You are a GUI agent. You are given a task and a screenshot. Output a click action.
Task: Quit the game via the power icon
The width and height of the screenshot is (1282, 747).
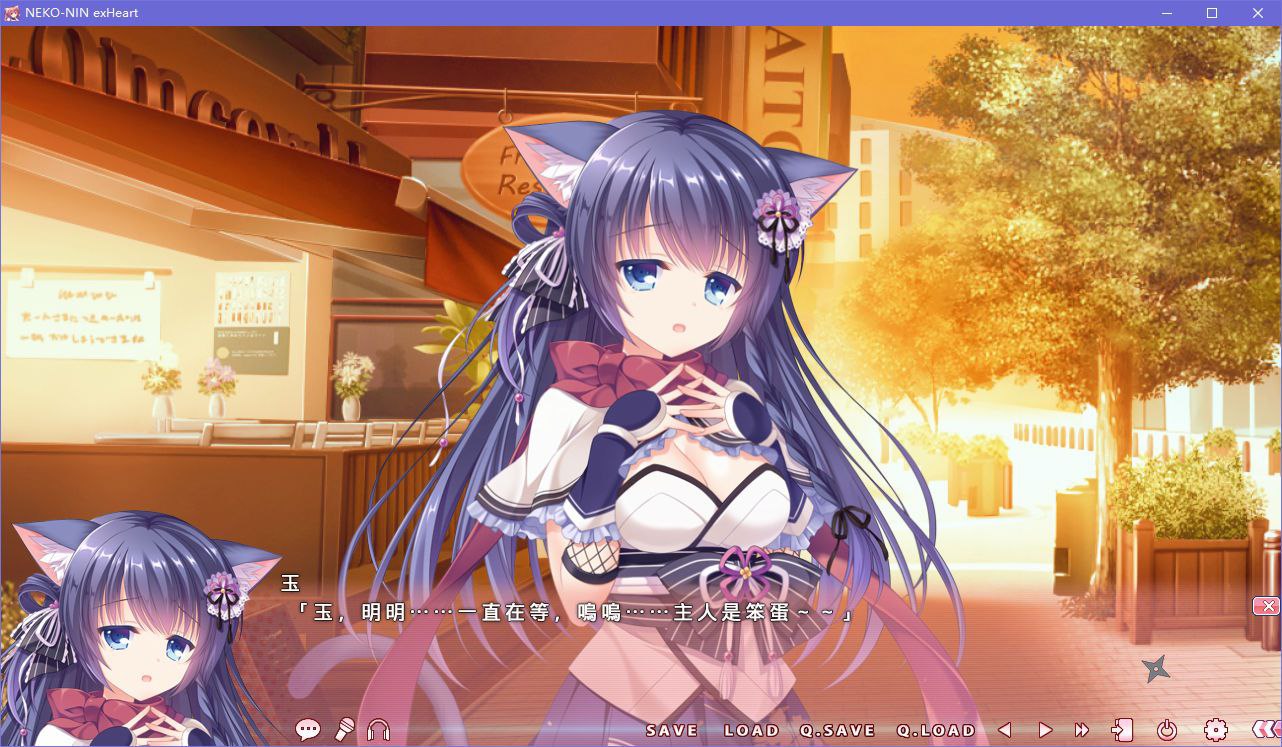point(1168,730)
